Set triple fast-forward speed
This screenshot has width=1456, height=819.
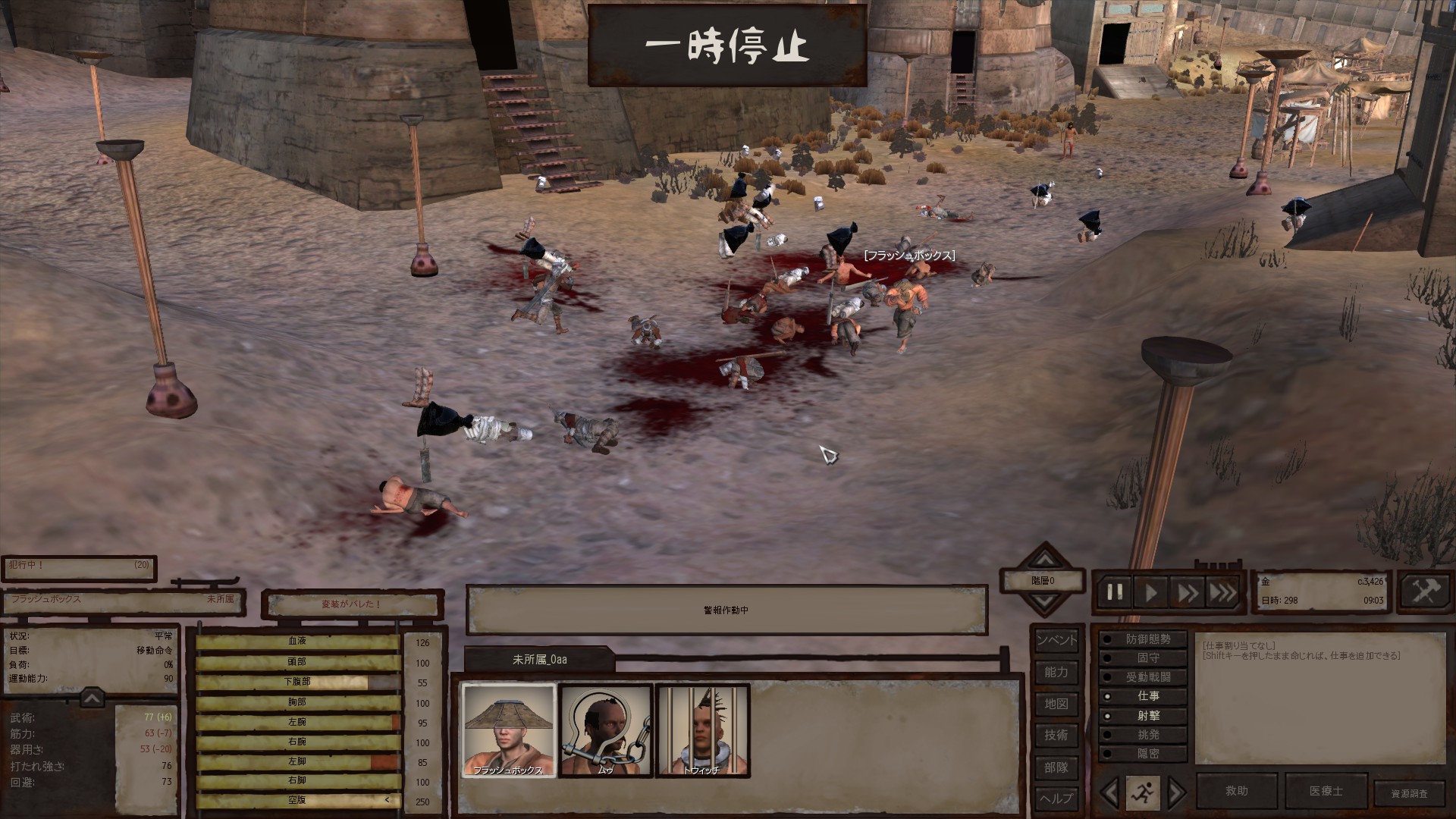[1222, 592]
